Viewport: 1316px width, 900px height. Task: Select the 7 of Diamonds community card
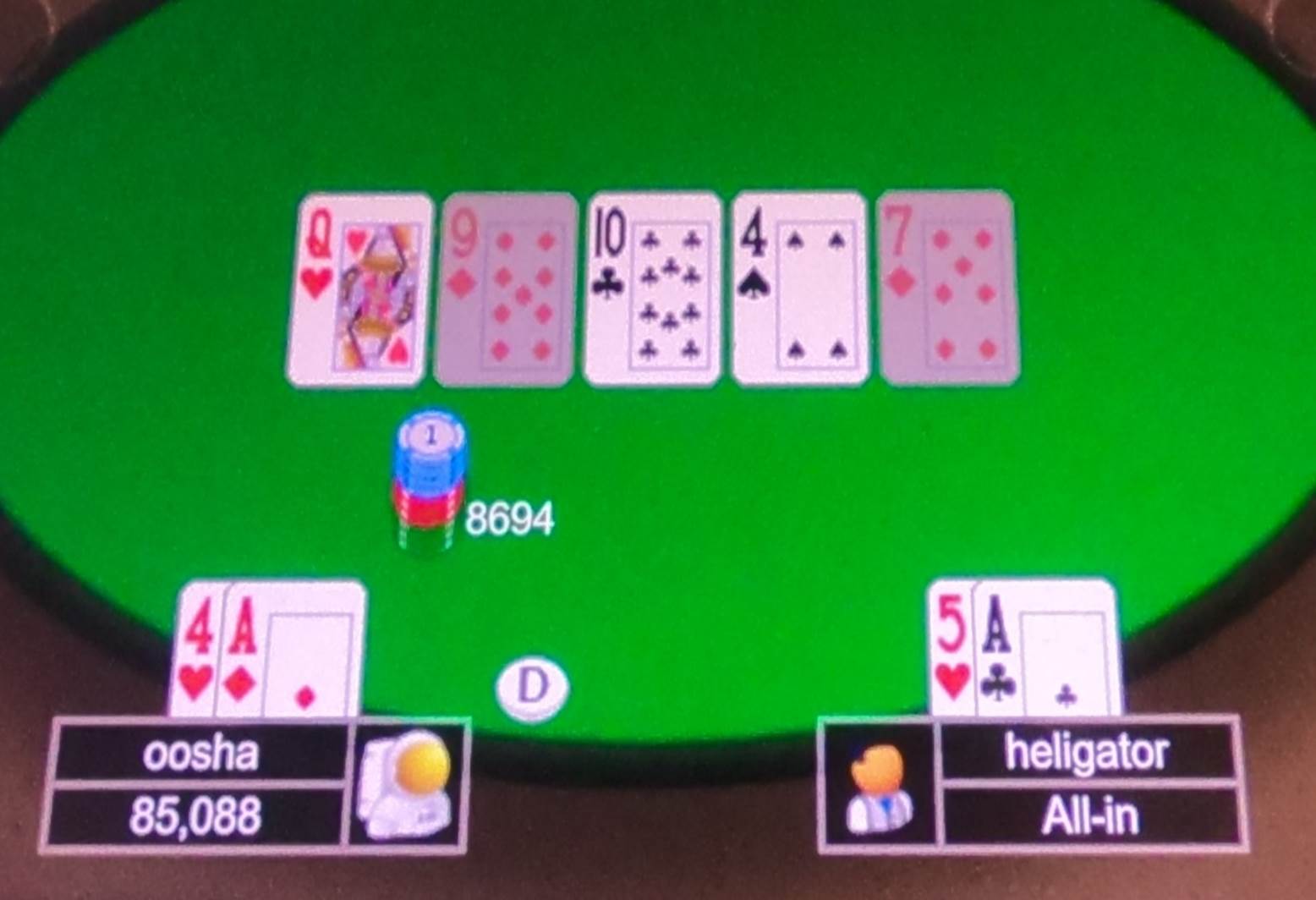tap(946, 288)
